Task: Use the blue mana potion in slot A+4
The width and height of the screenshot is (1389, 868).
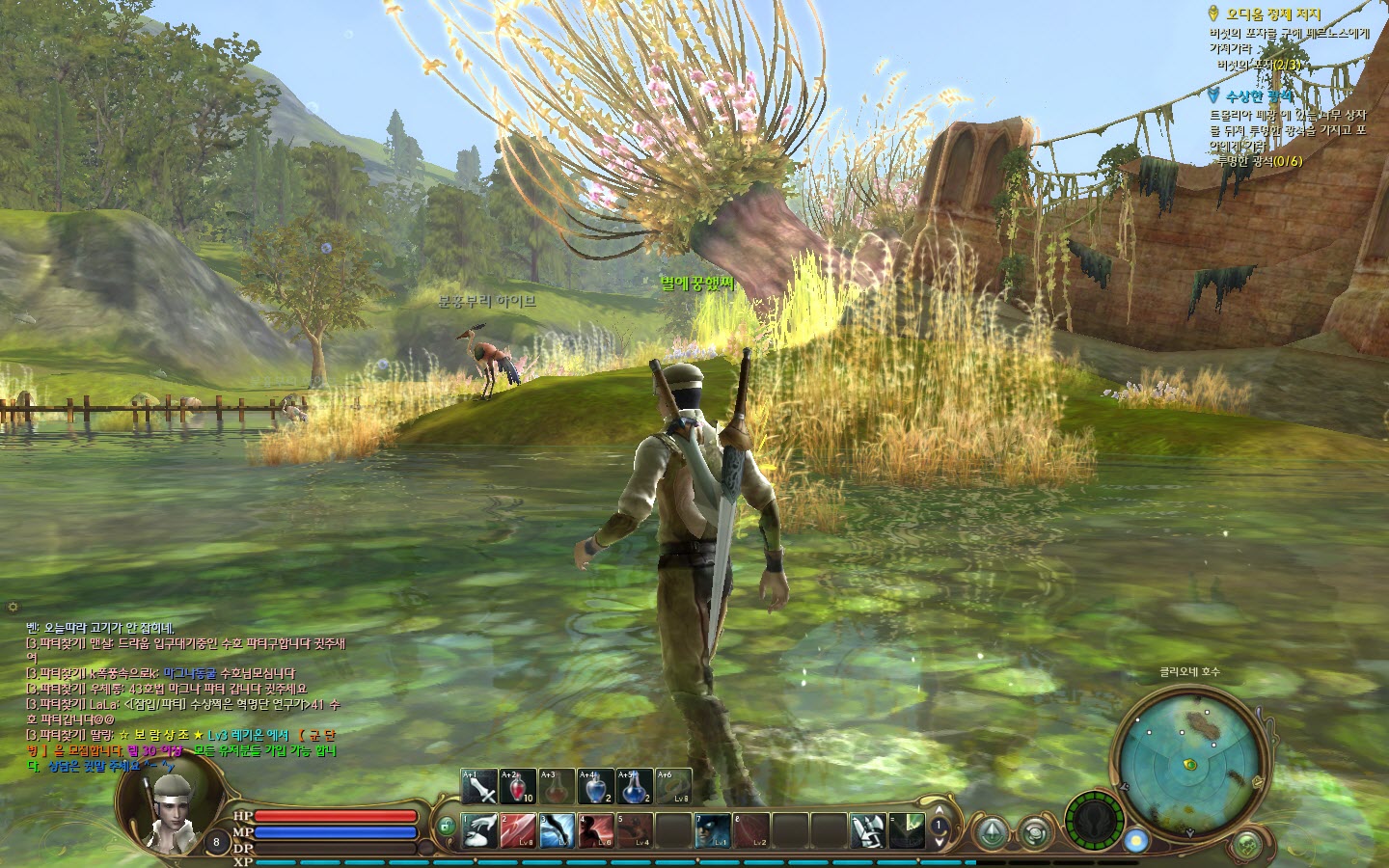Action: (x=595, y=787)
